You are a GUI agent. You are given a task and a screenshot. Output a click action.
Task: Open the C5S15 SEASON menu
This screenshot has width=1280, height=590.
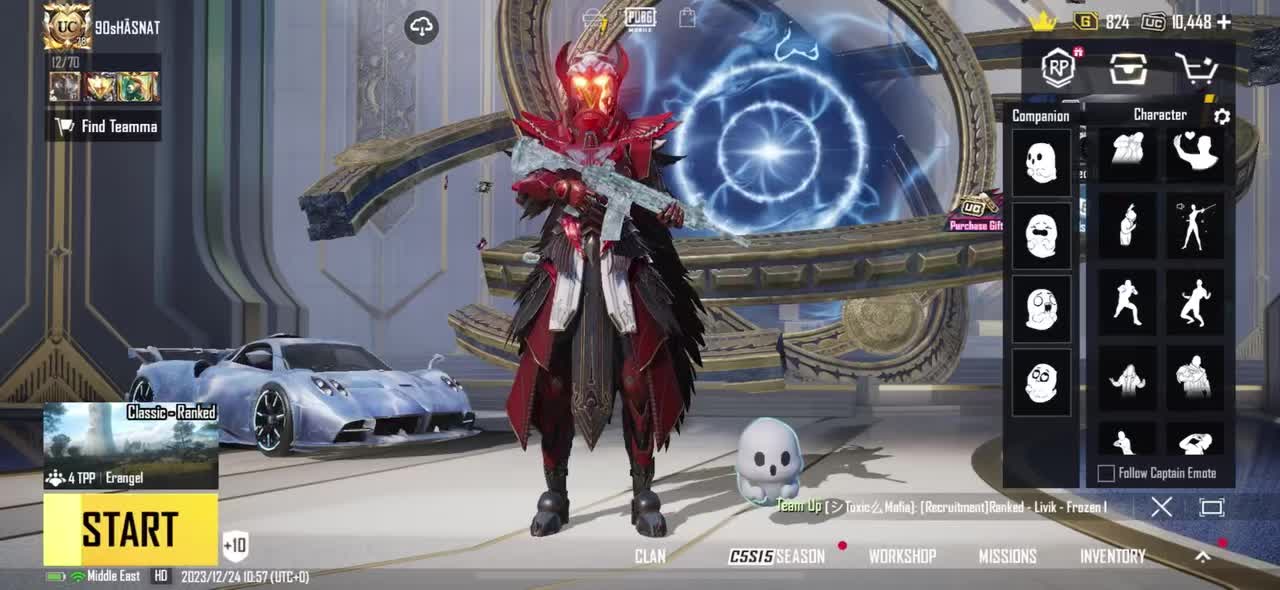point(777,556)
